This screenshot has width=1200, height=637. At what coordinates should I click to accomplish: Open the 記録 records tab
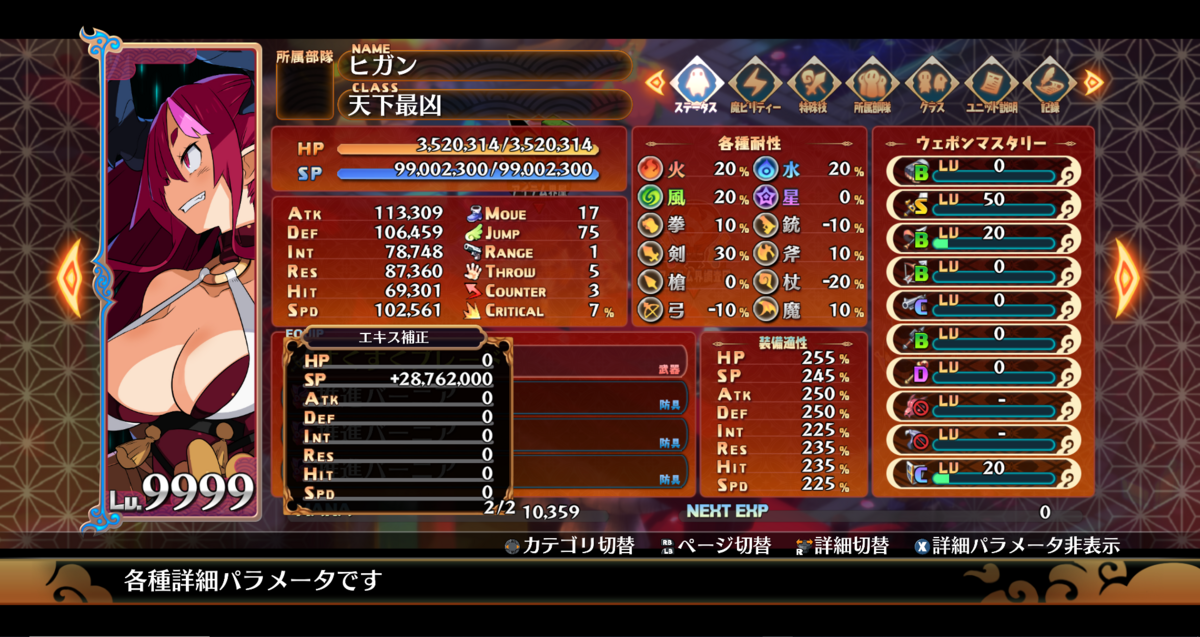click(1048, 82)
